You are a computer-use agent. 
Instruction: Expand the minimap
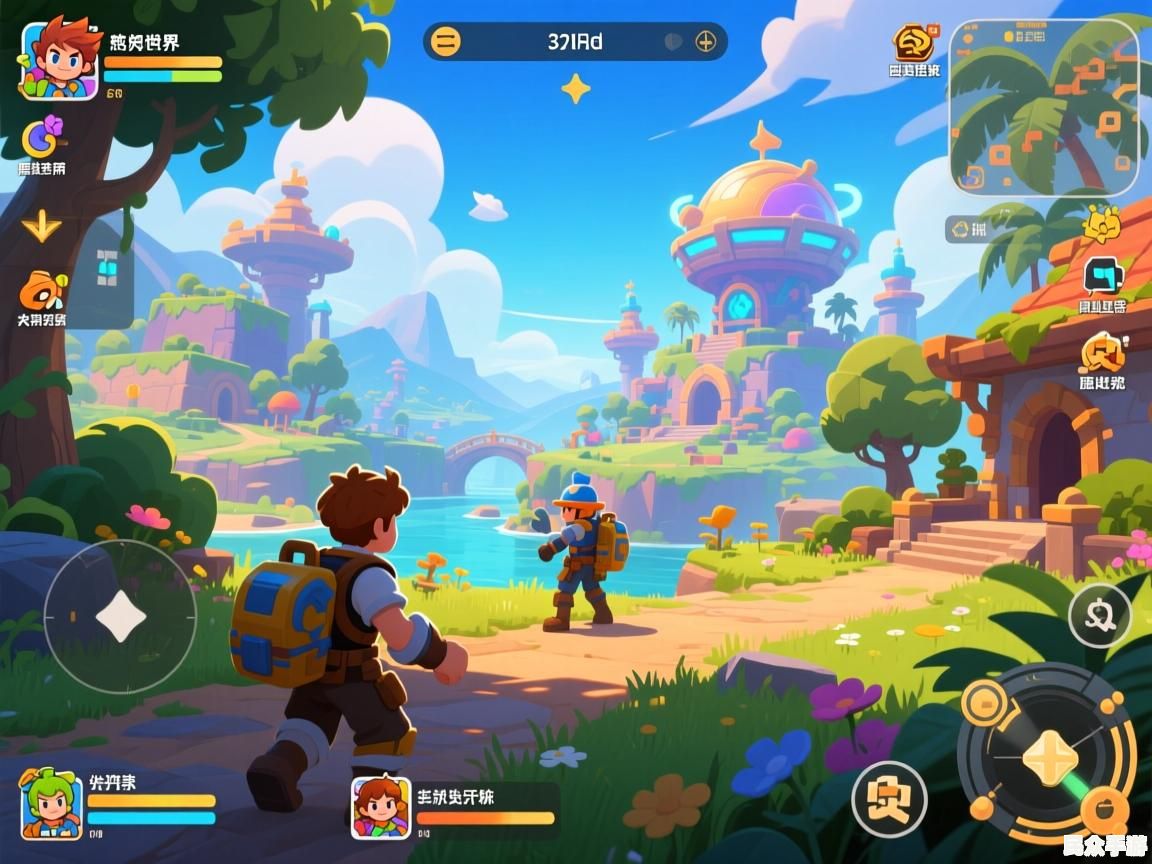[1043, 107]
